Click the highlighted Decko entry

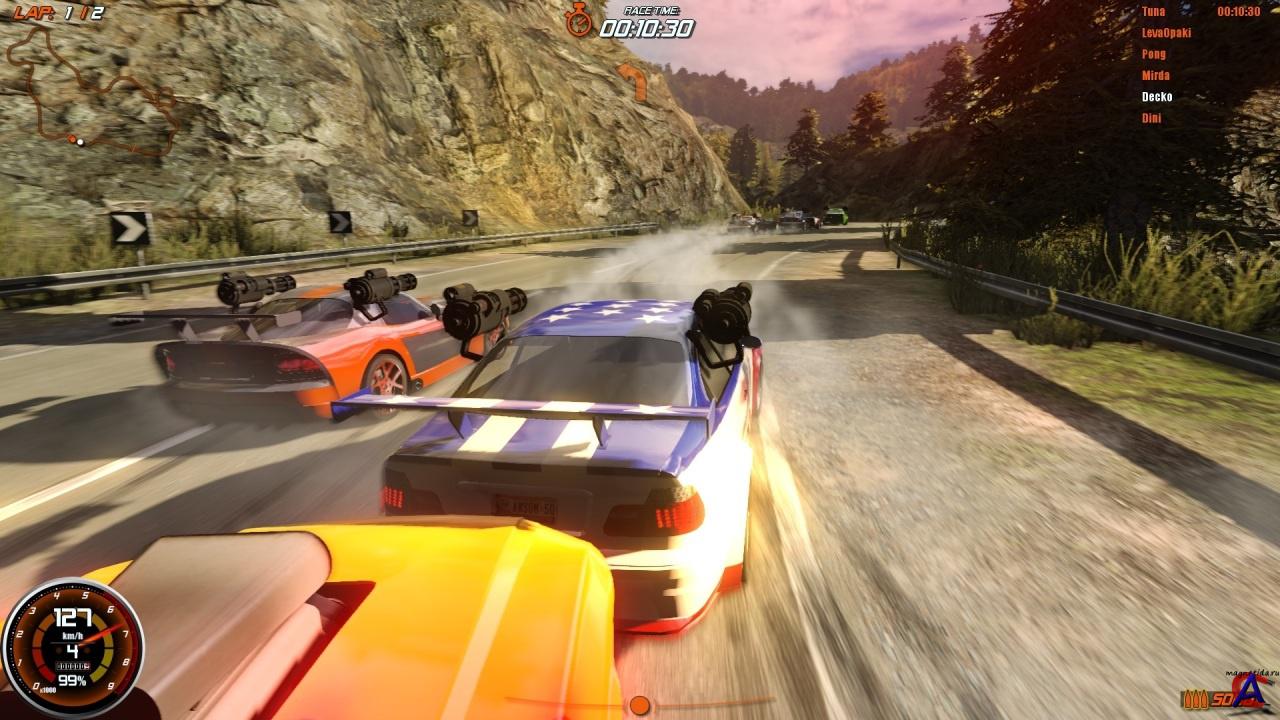pyautogui.click(x=1157, y=97)
